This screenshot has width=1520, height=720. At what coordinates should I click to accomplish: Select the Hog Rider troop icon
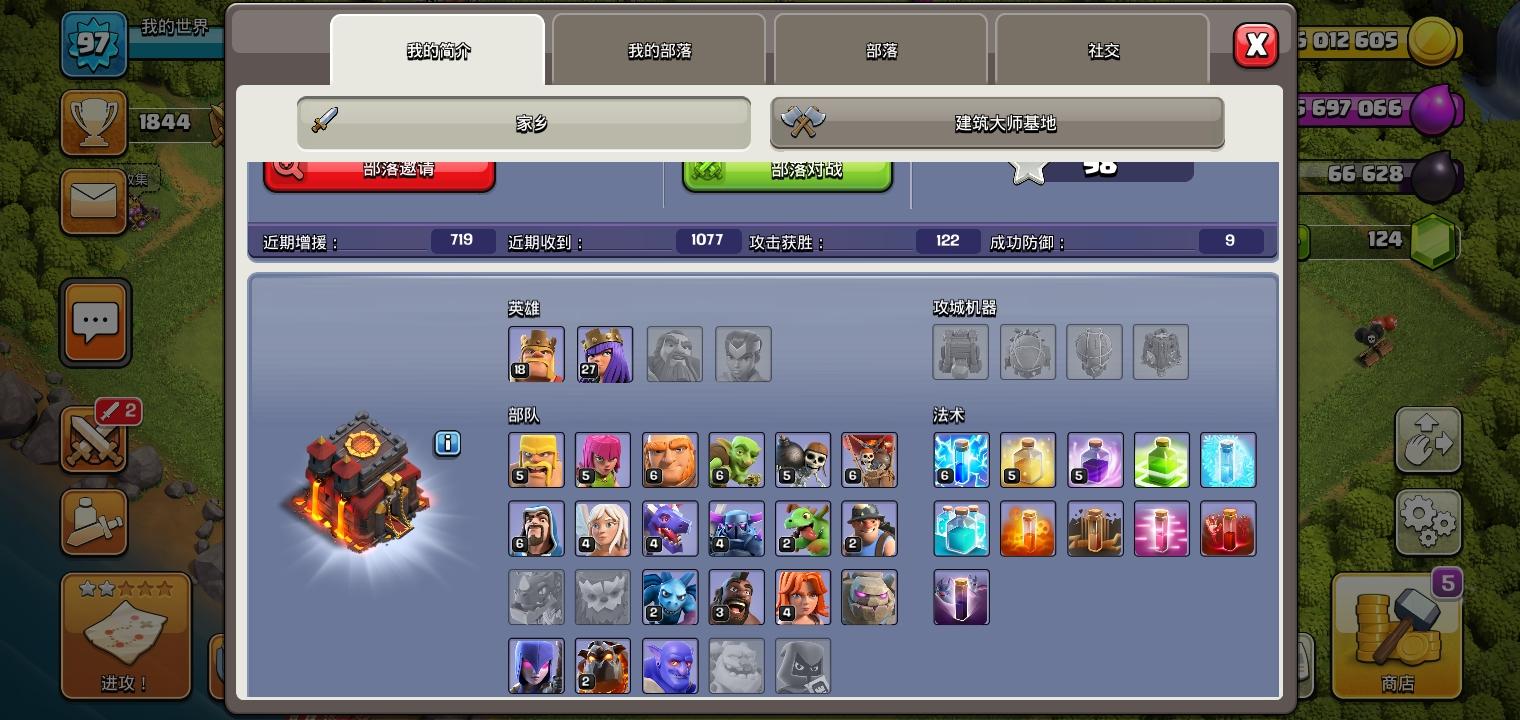pos(736,597)
